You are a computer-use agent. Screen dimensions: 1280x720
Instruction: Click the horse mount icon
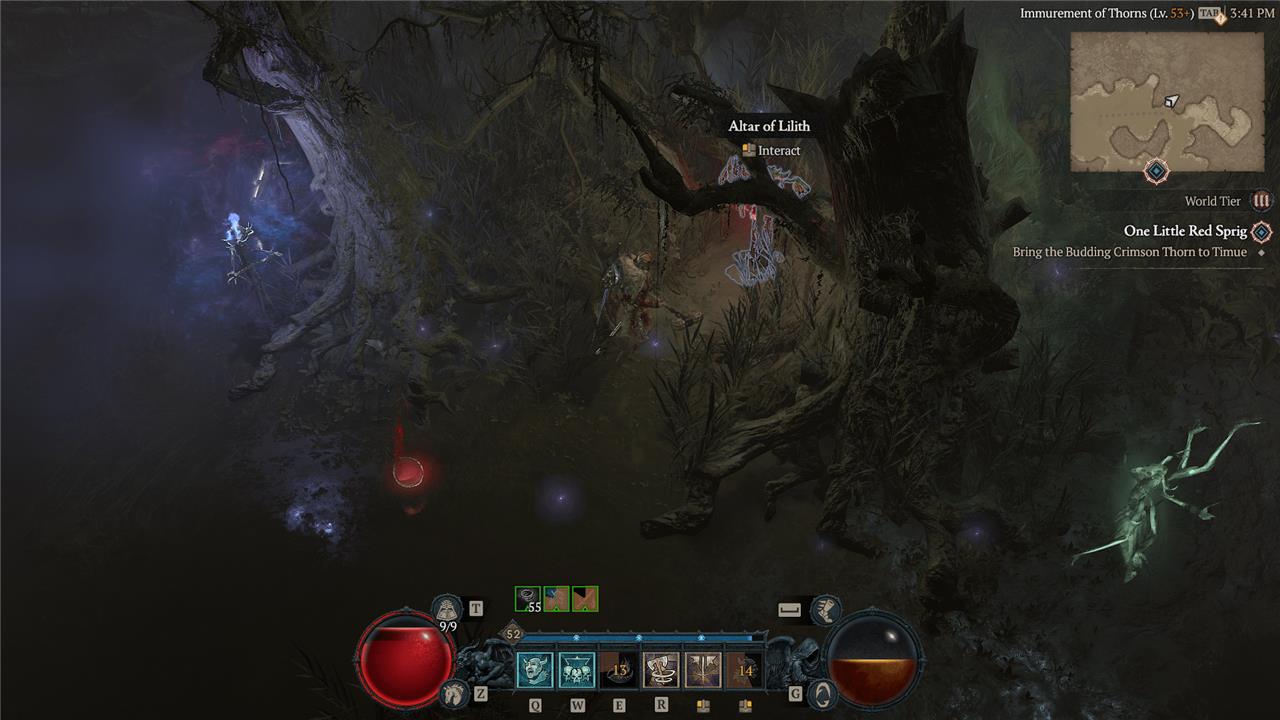(x=453, y=692)
